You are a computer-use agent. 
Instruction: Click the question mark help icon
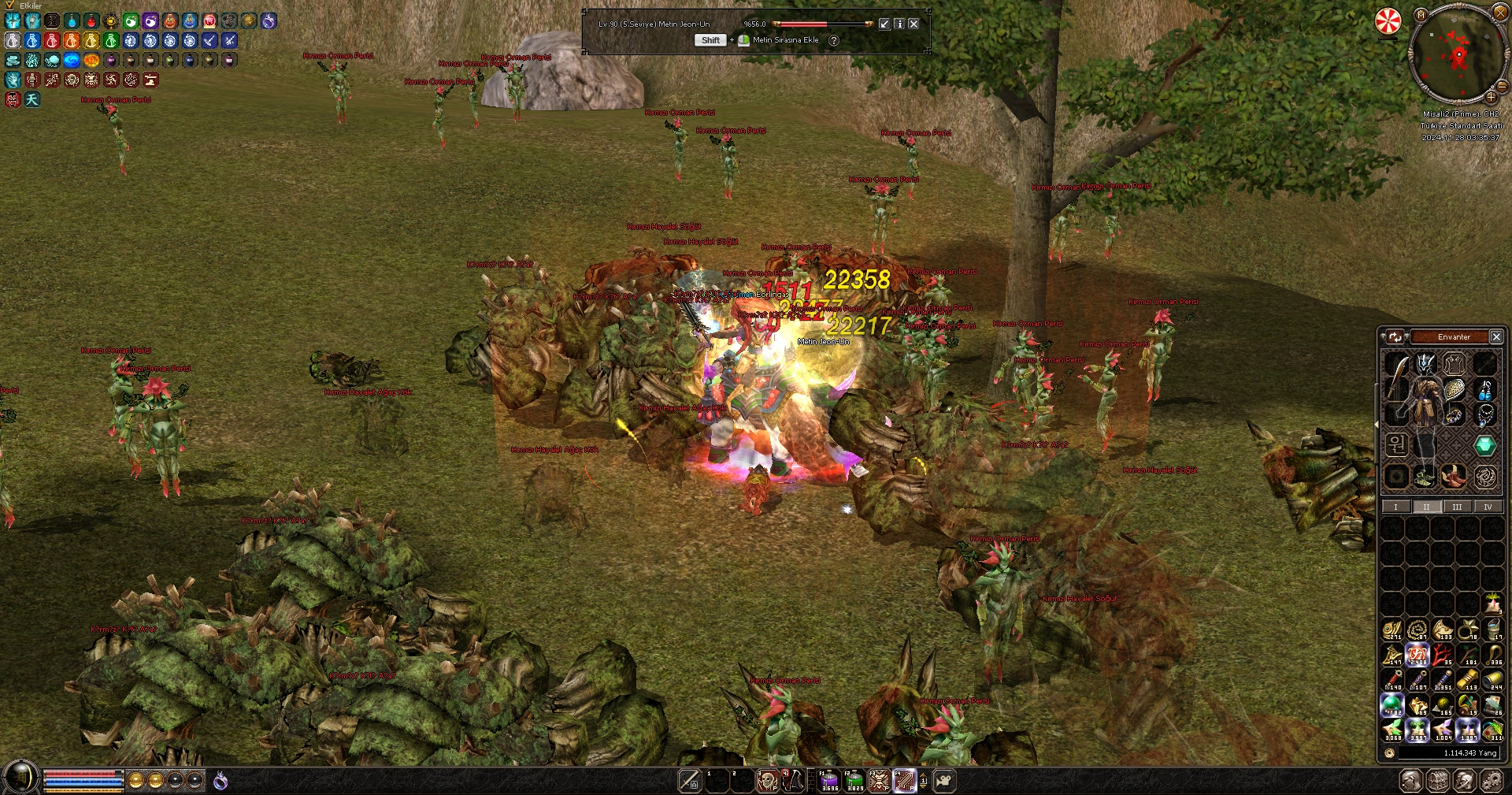click(834, 40)
